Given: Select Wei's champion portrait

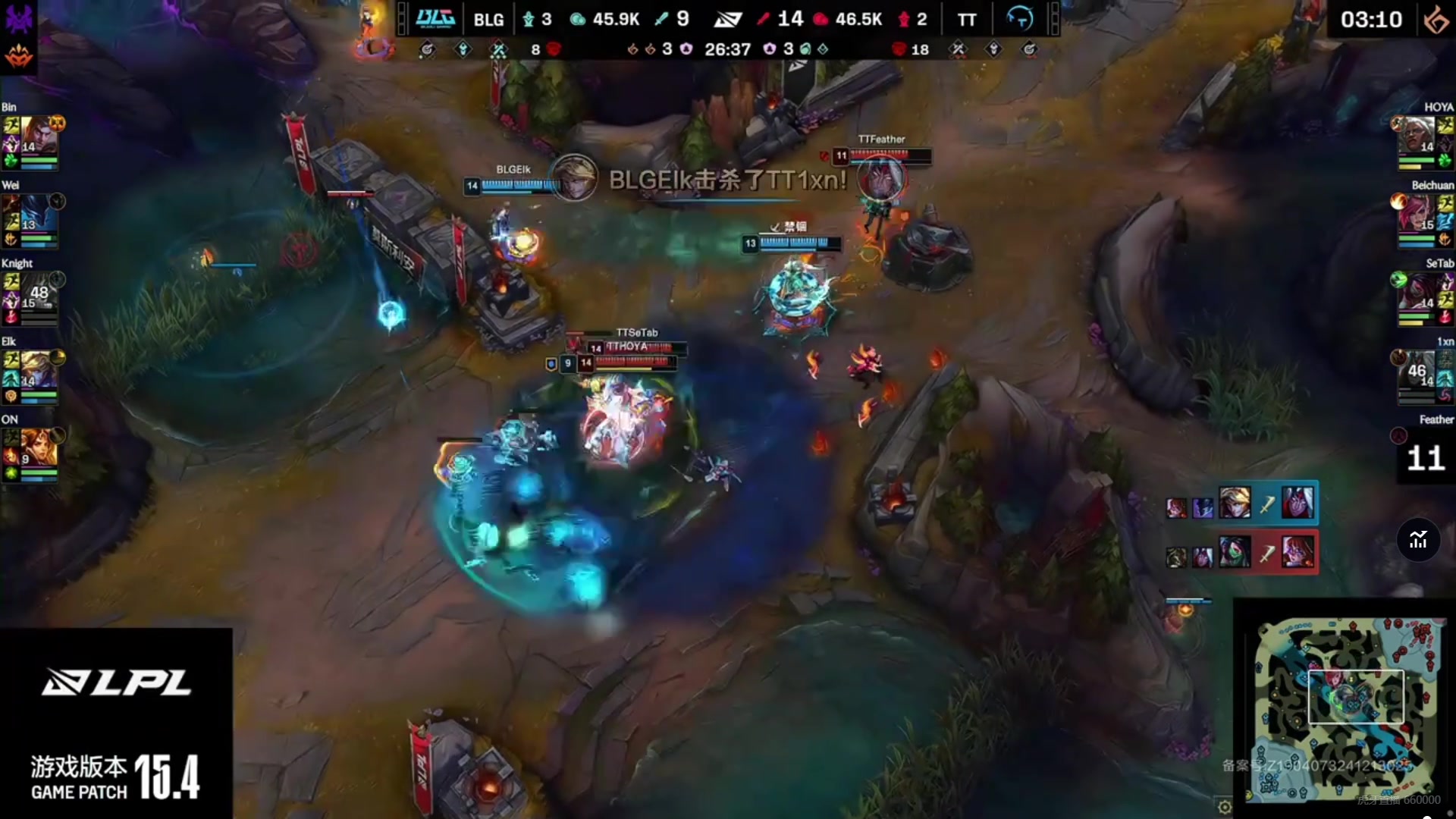Looking at the screenshot, I should pos(36,213).
